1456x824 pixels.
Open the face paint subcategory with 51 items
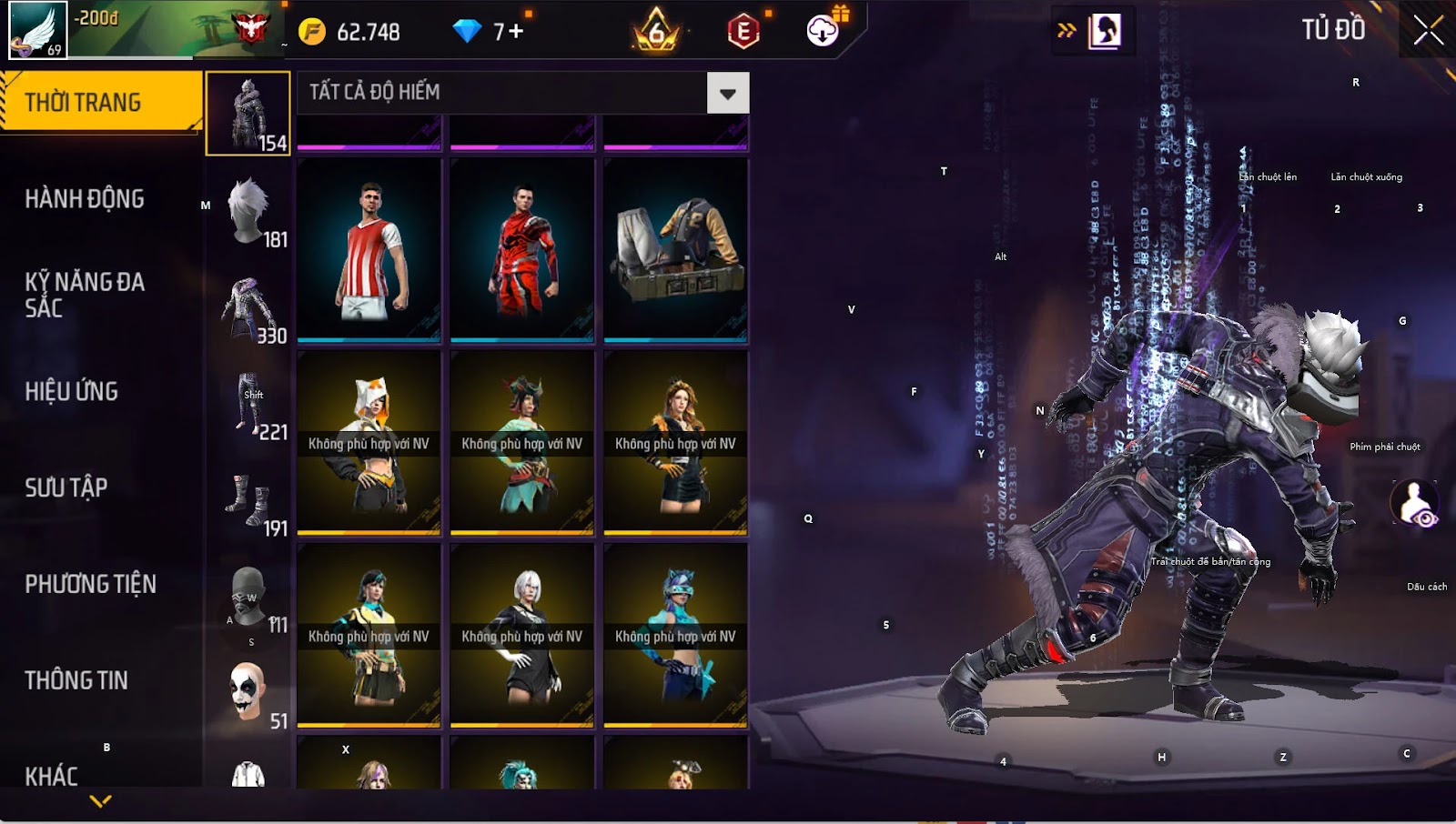click(x=248, y=693)
